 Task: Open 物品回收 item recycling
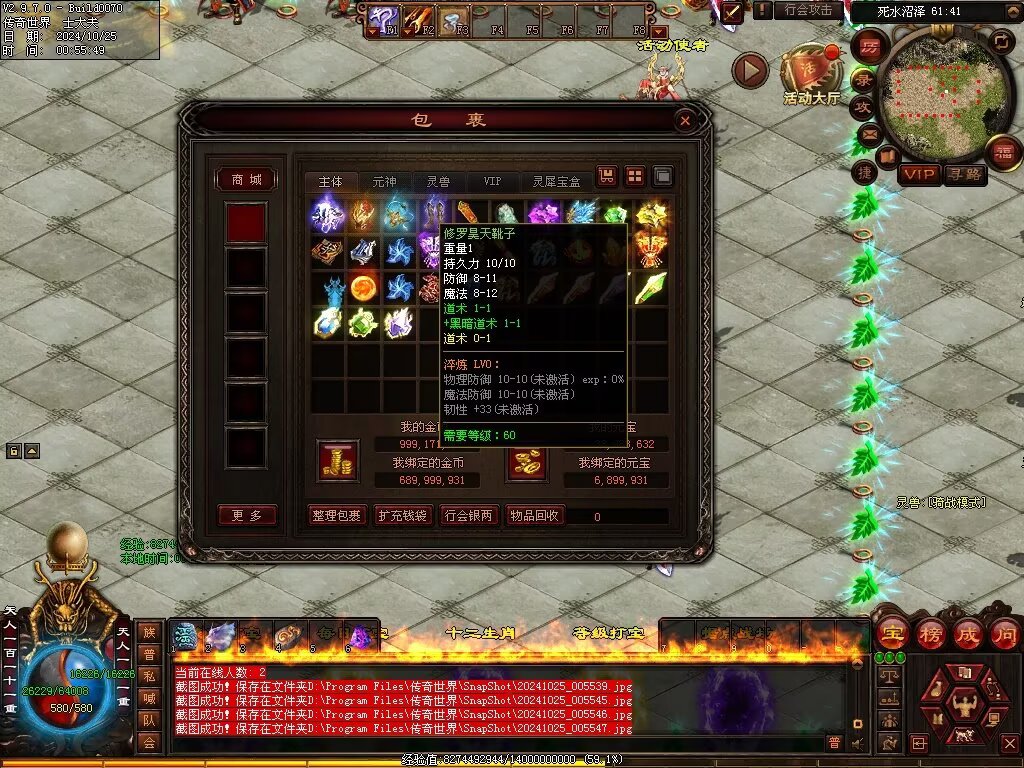535,516
